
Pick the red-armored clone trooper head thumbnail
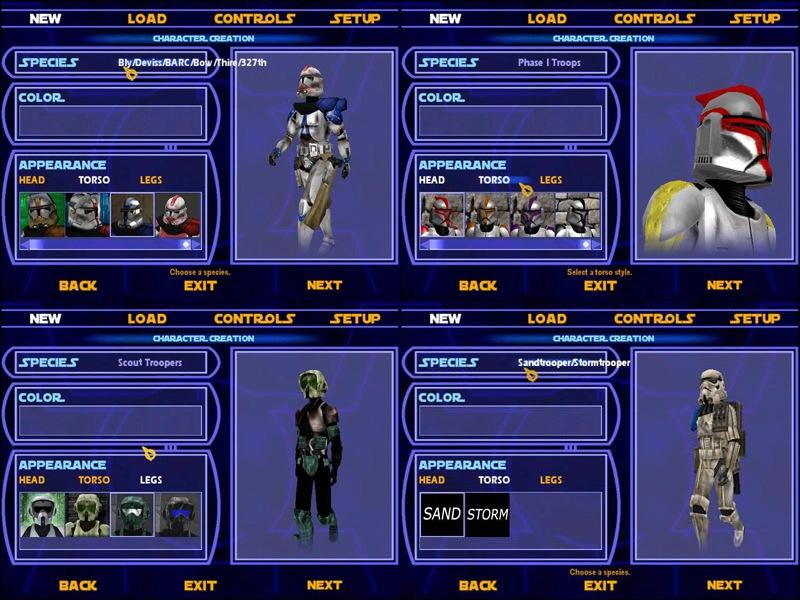click(177, 215)
